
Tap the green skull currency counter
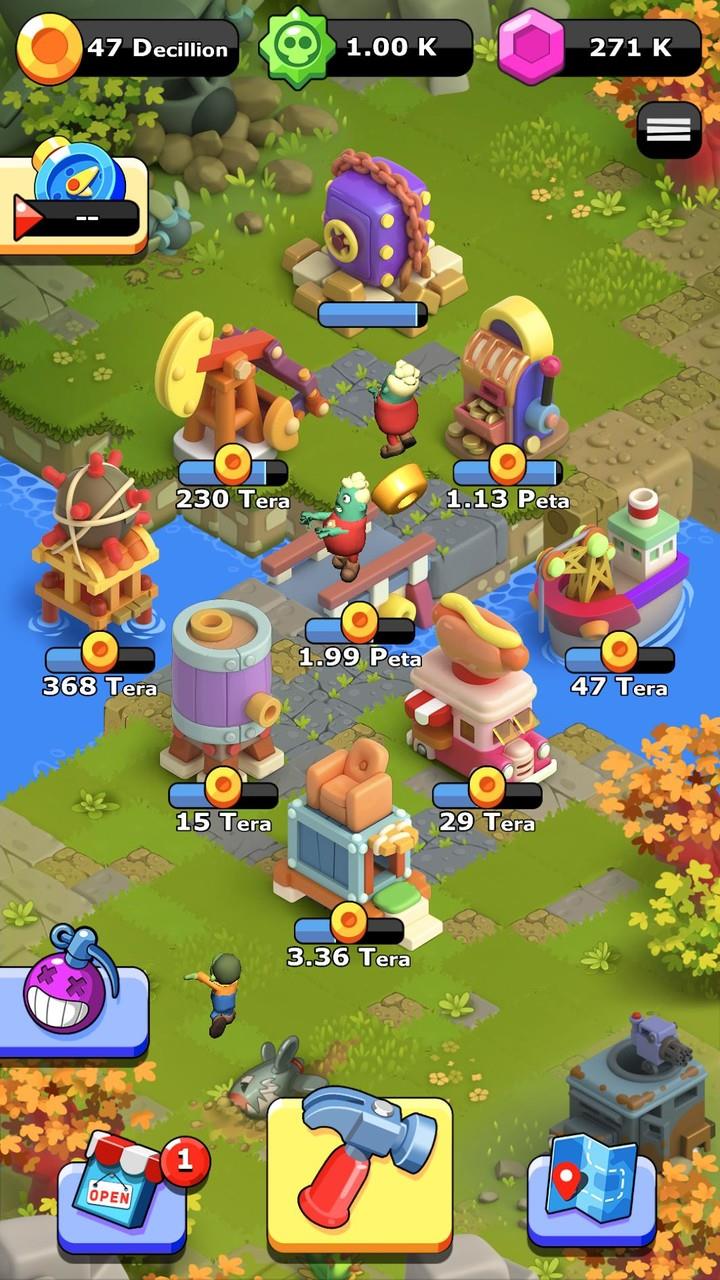(366, 48)
